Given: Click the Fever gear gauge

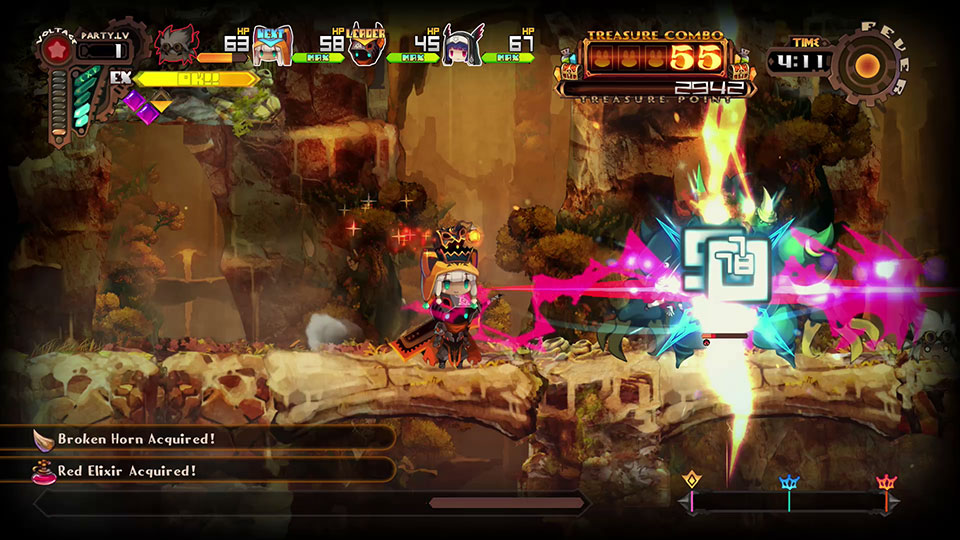Looking at the screenshot, I should pyautogui.click(x=867, y=65).
